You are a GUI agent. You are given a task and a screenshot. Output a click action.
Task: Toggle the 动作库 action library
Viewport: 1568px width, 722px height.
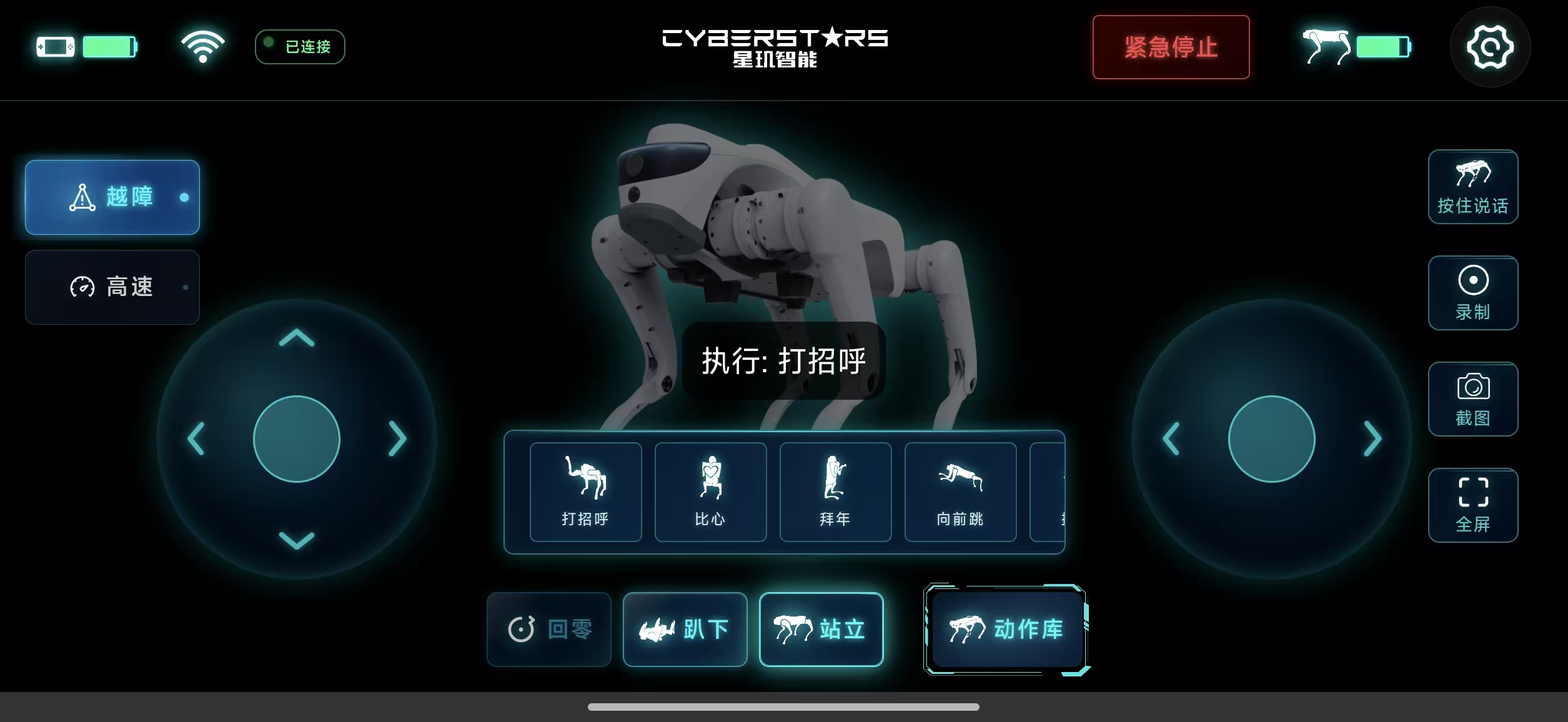[x=1006, y=629]
